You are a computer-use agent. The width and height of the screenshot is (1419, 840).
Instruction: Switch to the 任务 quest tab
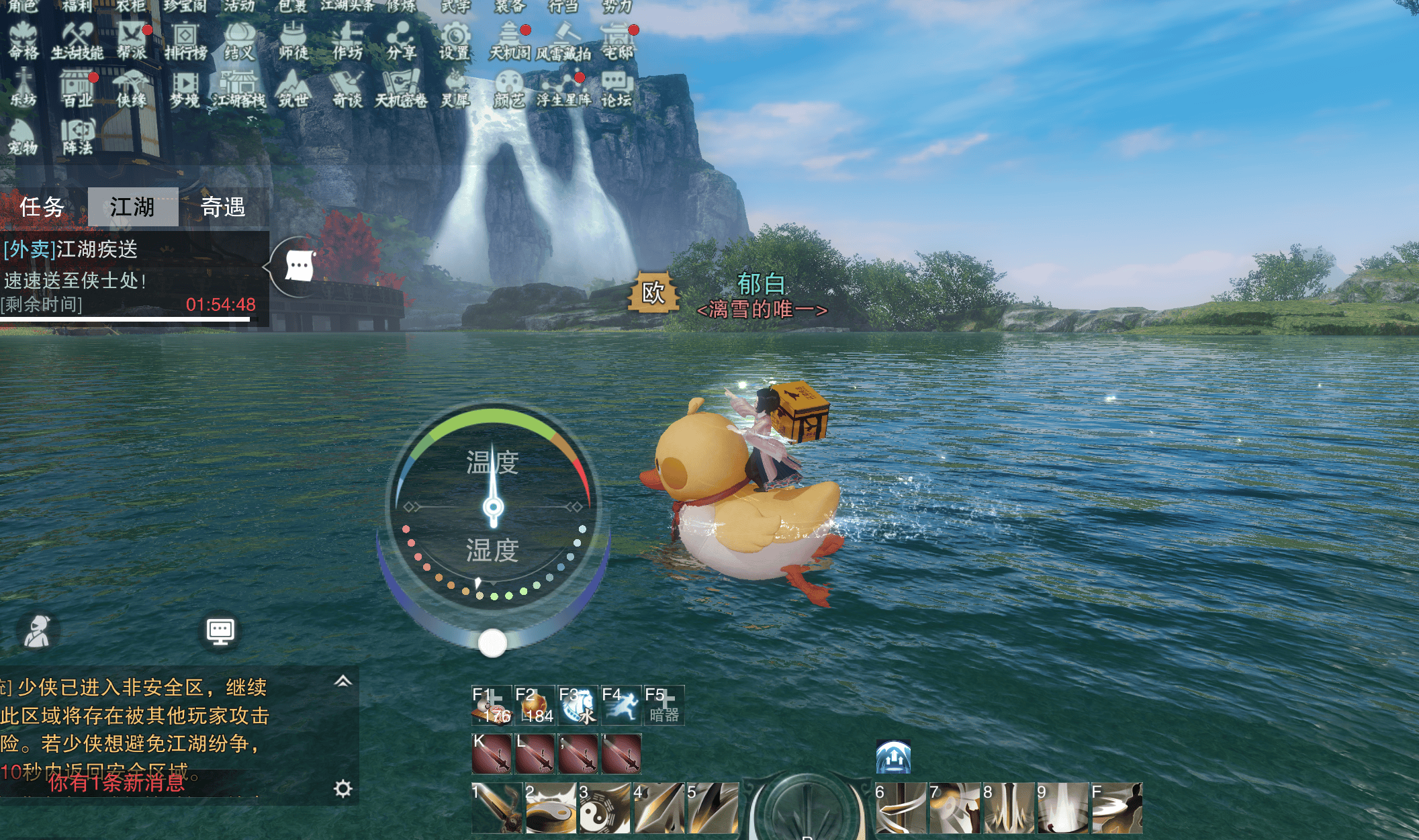pos(42,207)
